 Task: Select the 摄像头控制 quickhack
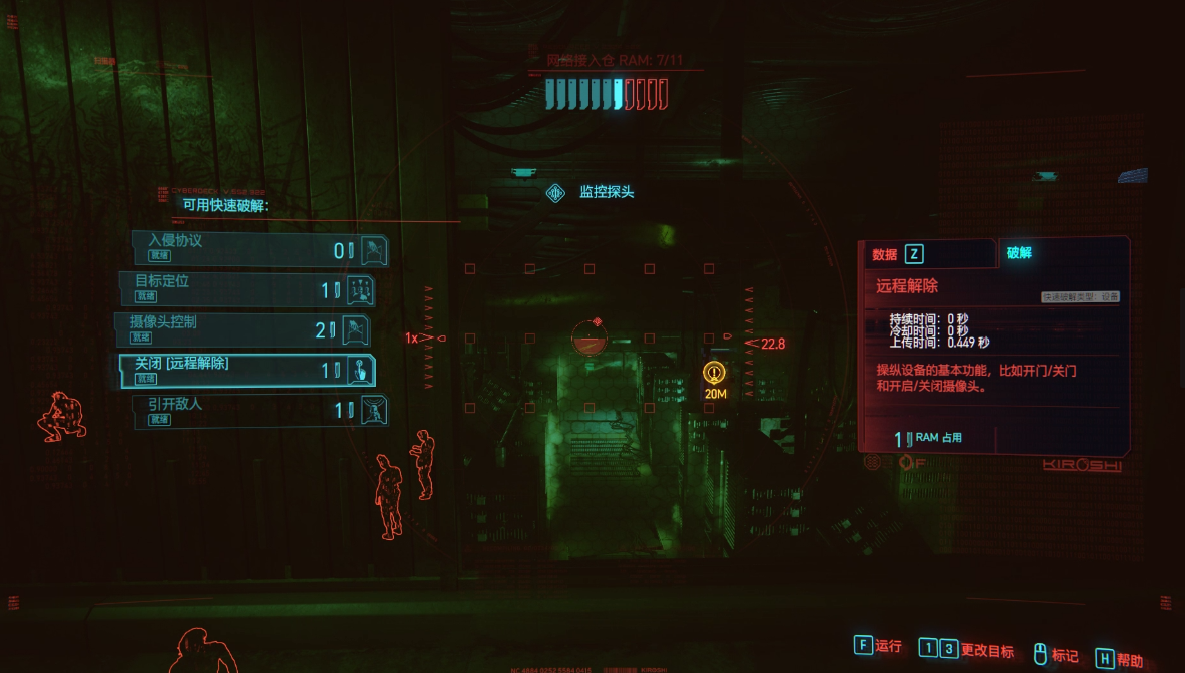(x=242, y=330)
